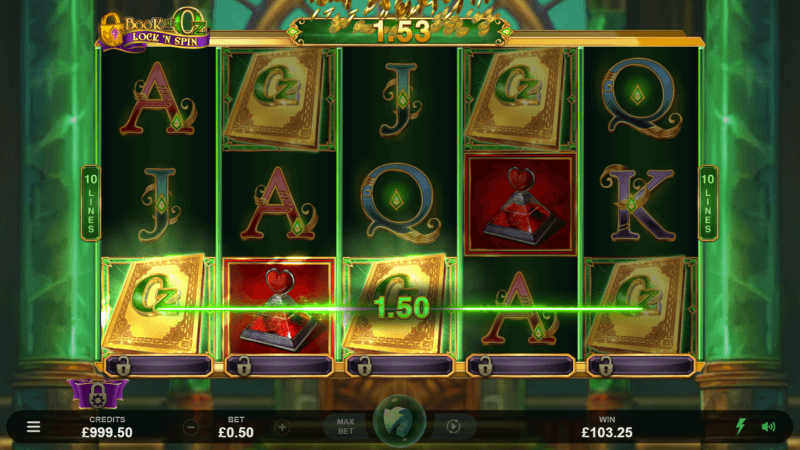800x450 pixels.
Task: Increase the bet with the plus button
Action: point(282,427)
